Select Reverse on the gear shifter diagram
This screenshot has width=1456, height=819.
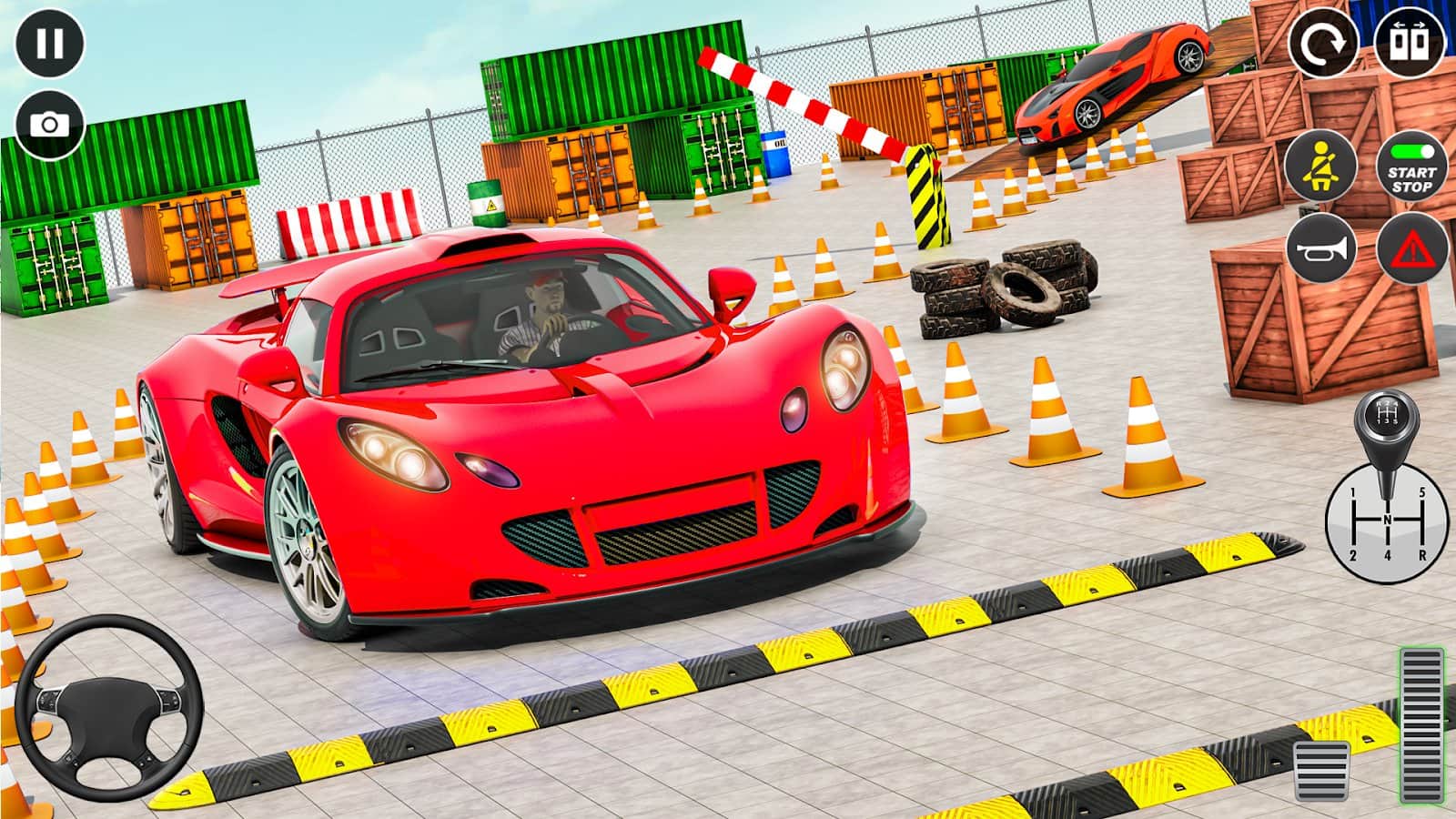(x=1422, y=555)
